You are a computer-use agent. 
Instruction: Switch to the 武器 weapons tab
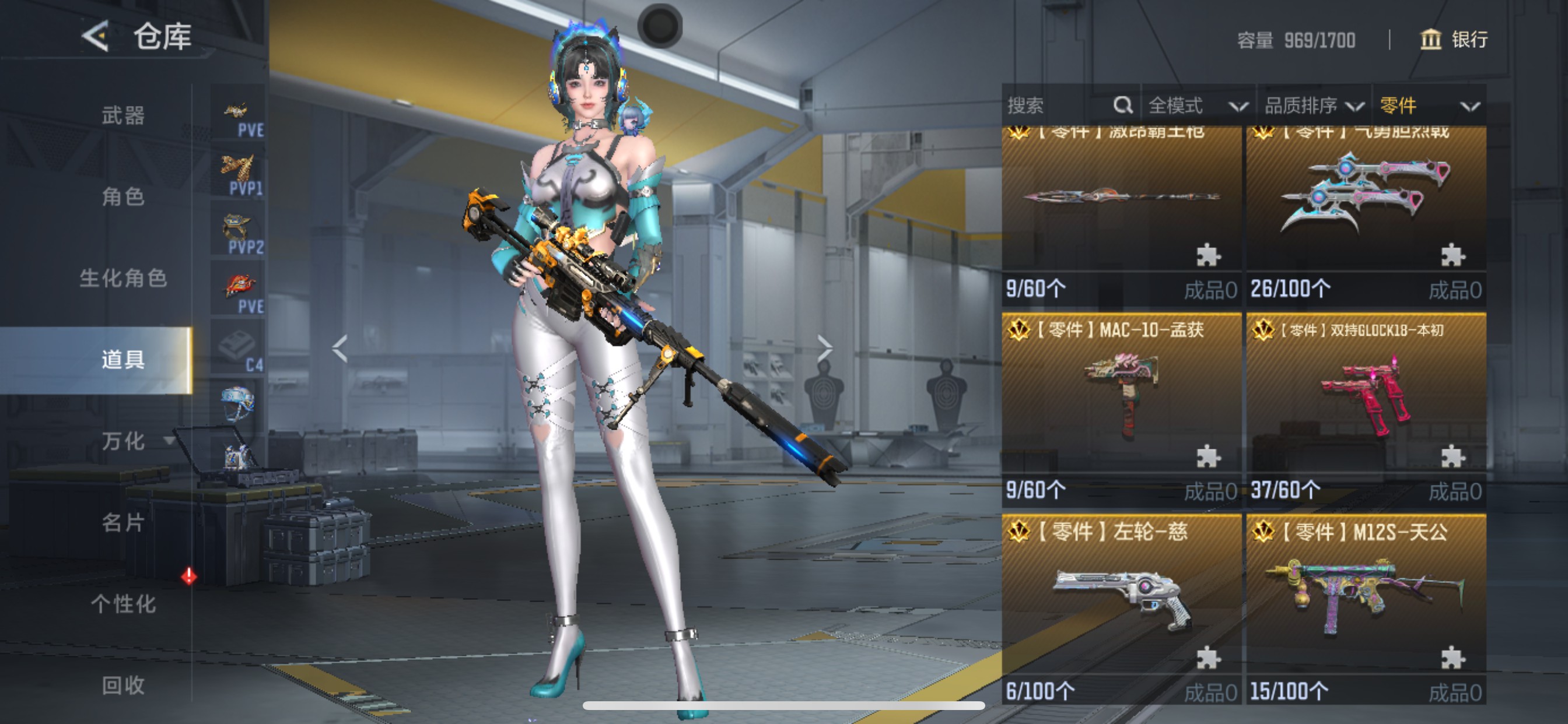(x=123, y=115)
